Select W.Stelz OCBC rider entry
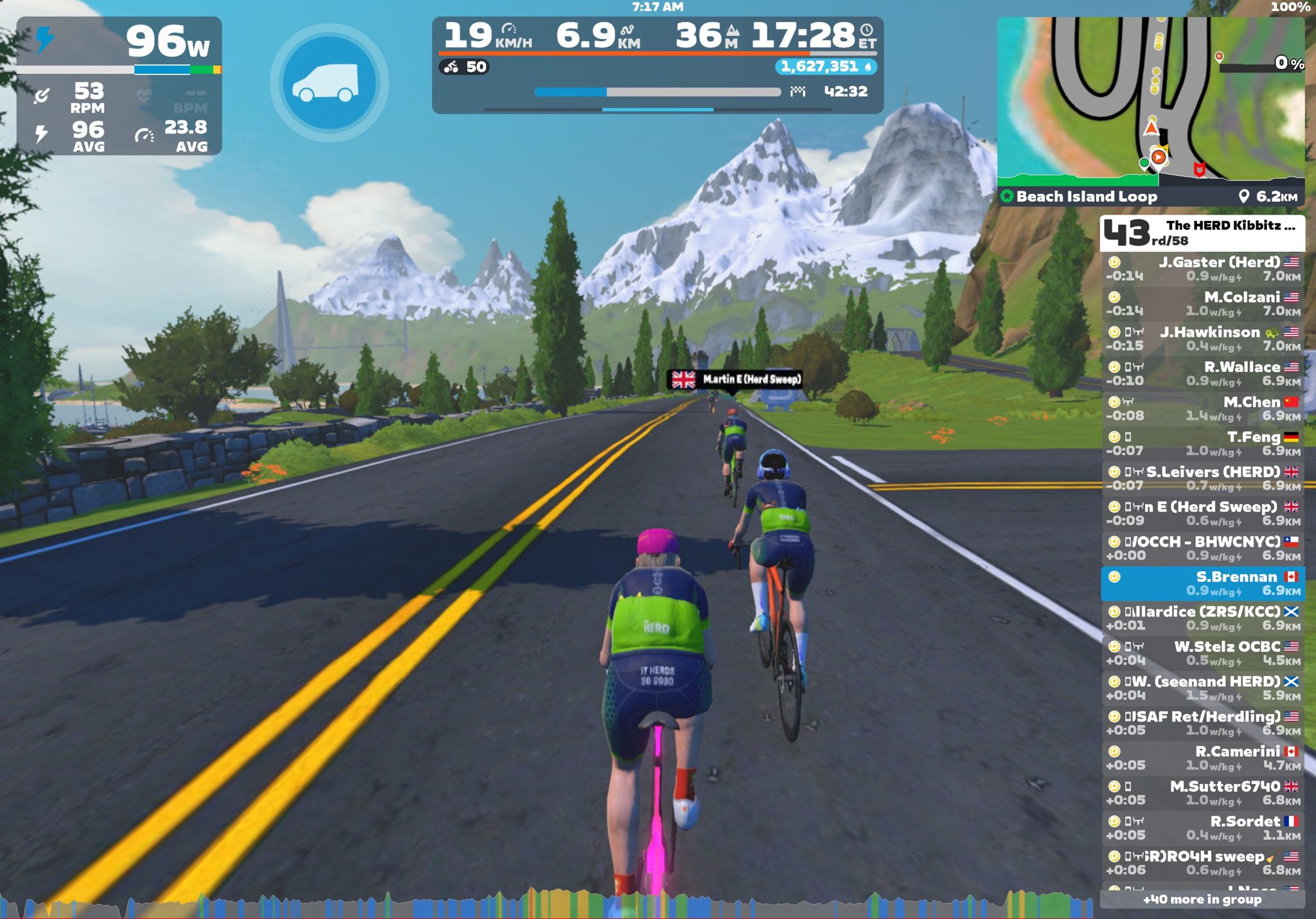 click(x=1202, y=653)
